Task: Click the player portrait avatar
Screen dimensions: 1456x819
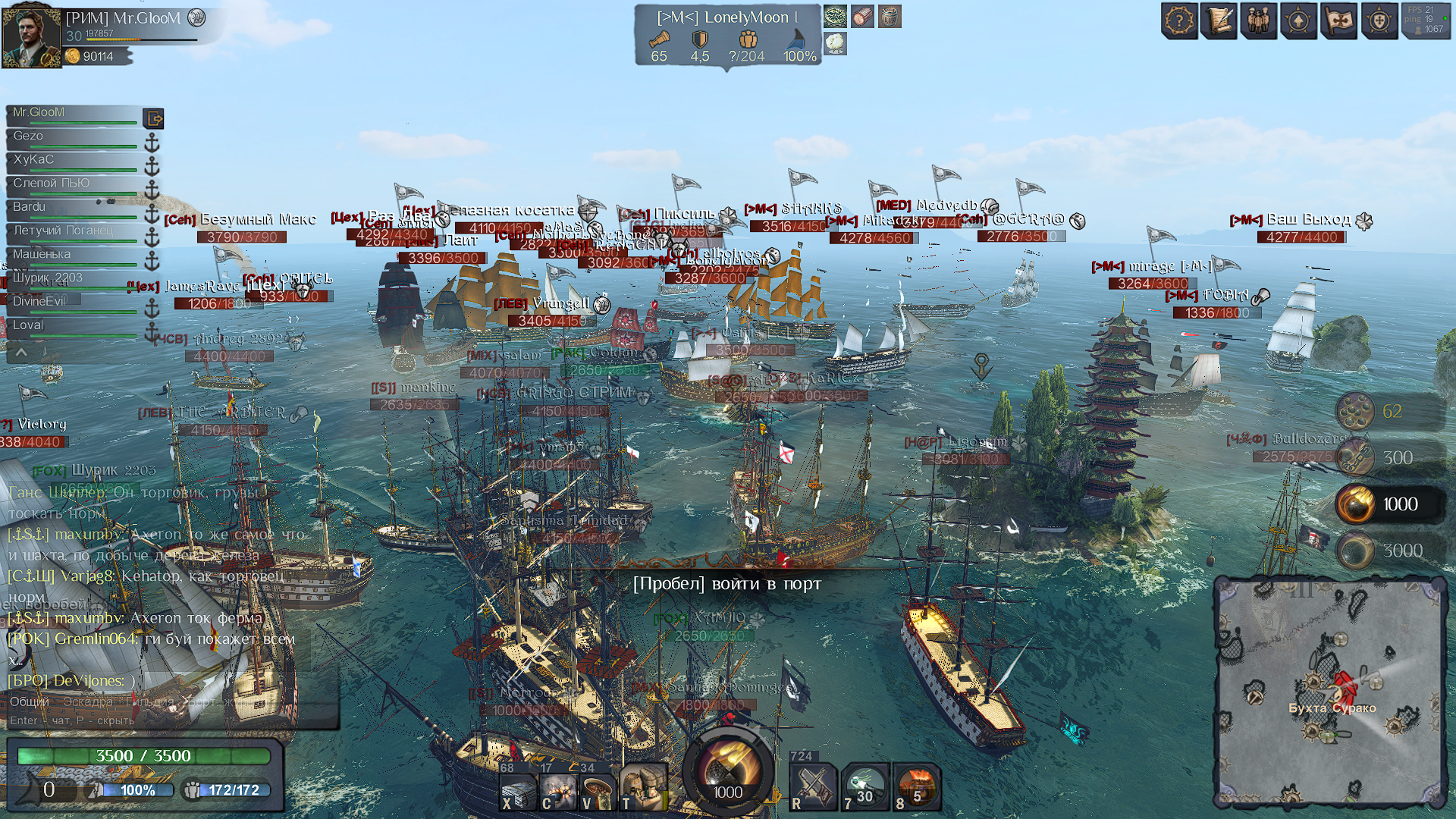Action: click(x=31, y=36)
